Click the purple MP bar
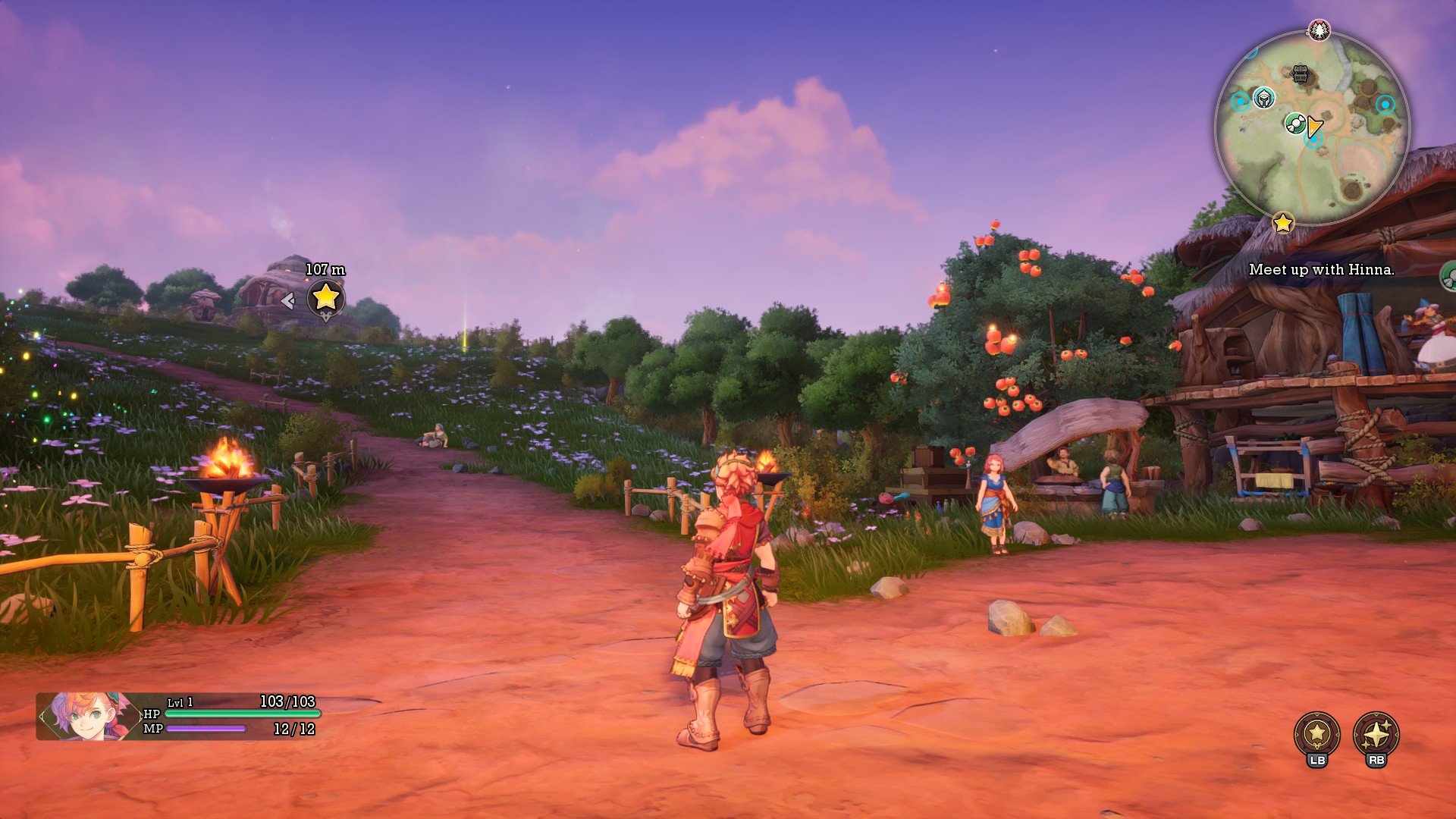The height and width of the screenshot is (819, 1456). [205, 728]
